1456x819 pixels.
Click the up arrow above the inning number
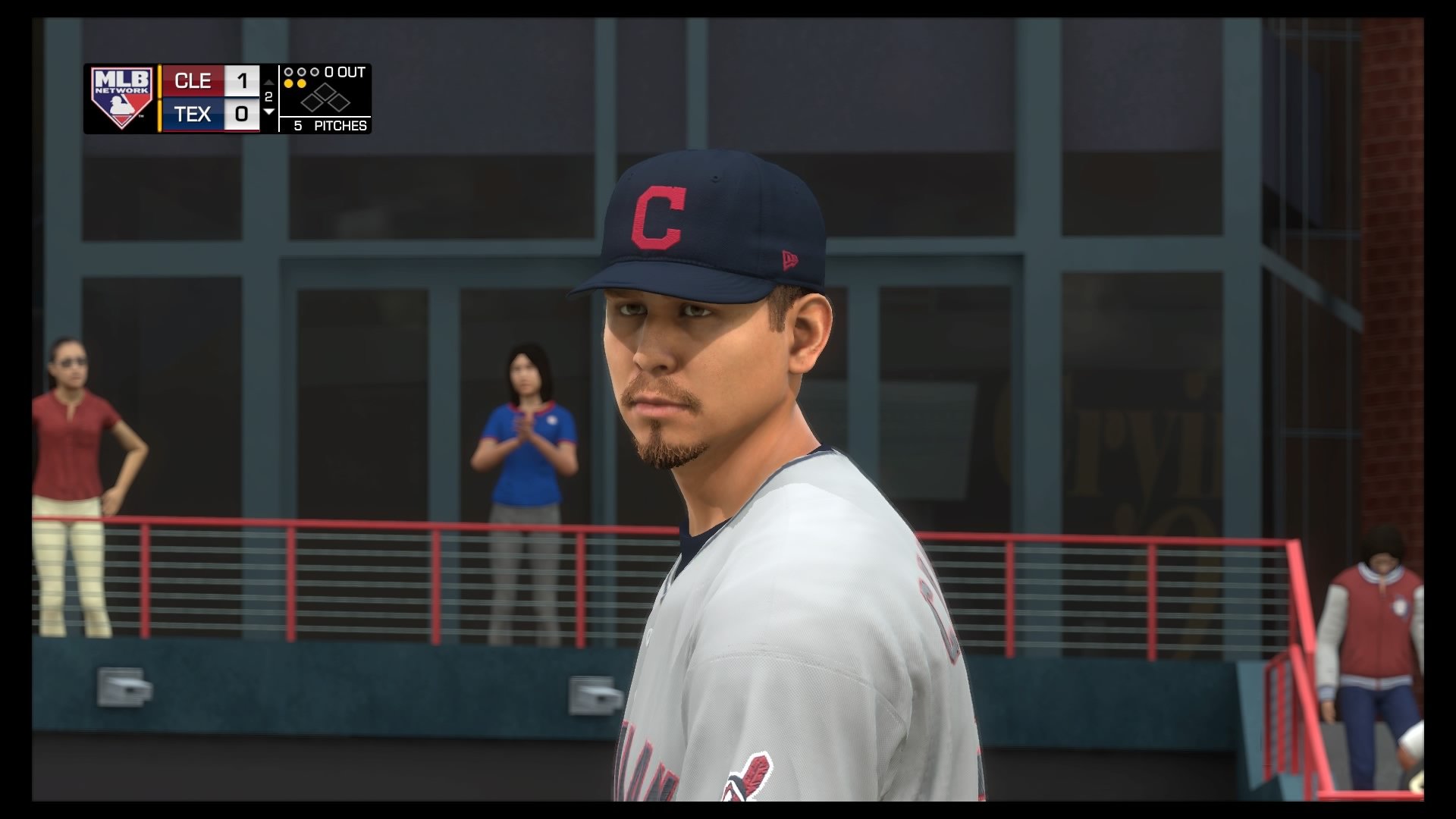click(x=268, y=82)
